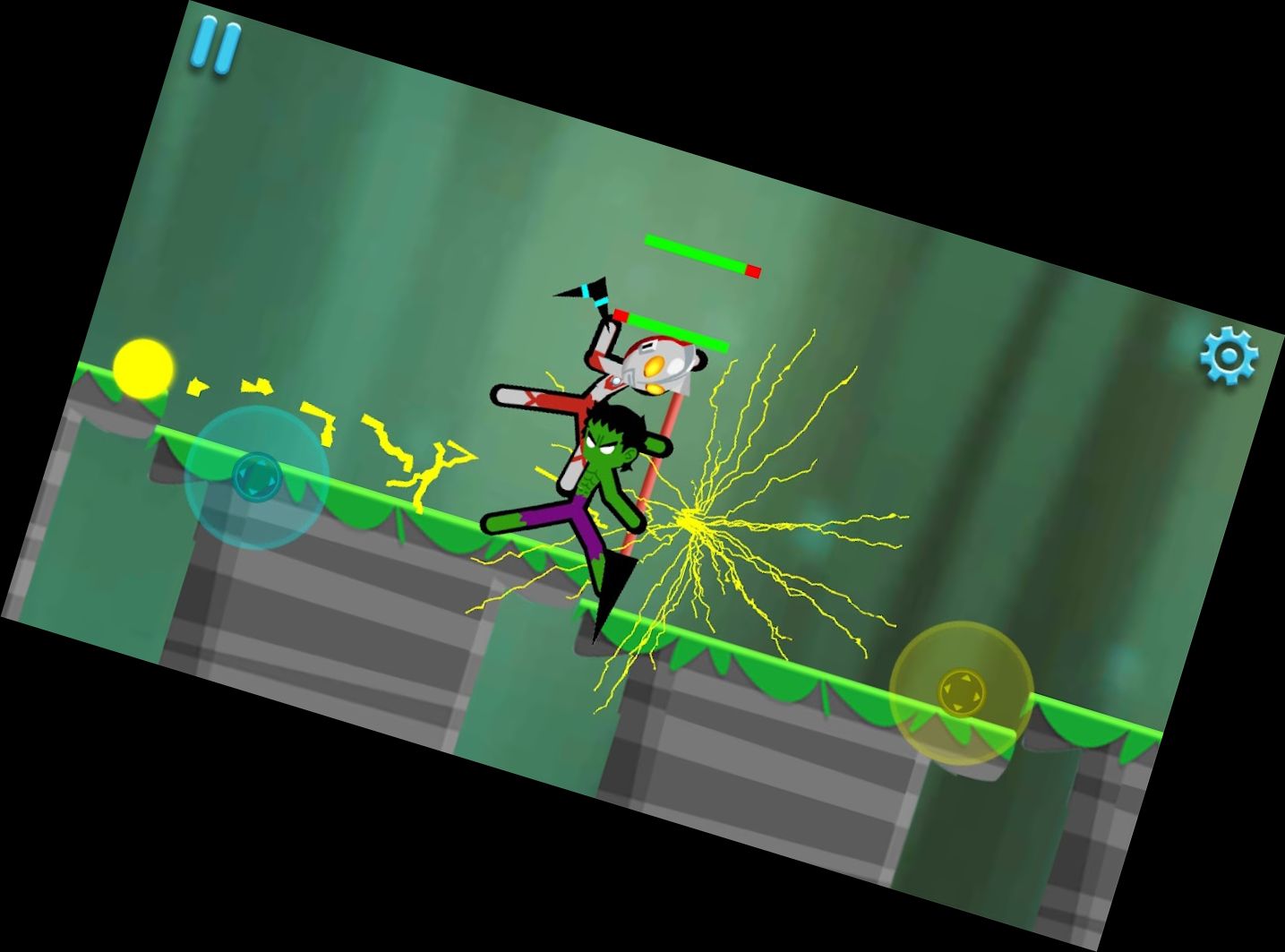Collect the glowing yellow orb pickup
Screen dimensions: 1285x952
click(144, 369)
